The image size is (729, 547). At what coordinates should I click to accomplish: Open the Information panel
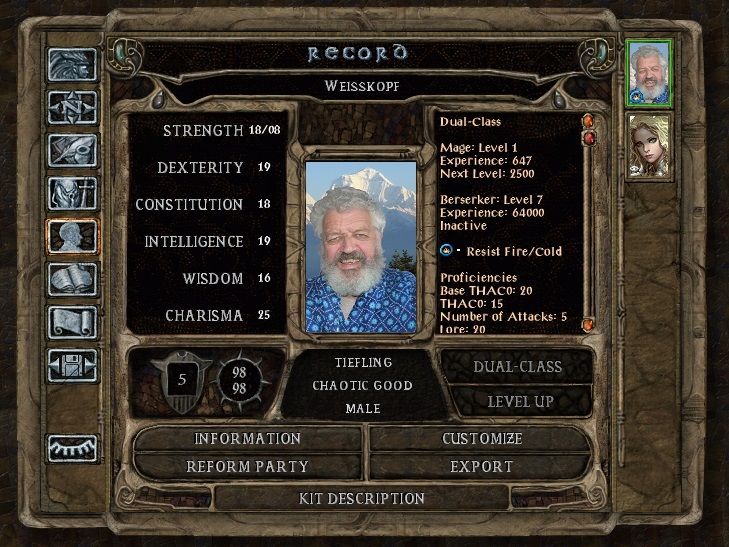point(247,439)
